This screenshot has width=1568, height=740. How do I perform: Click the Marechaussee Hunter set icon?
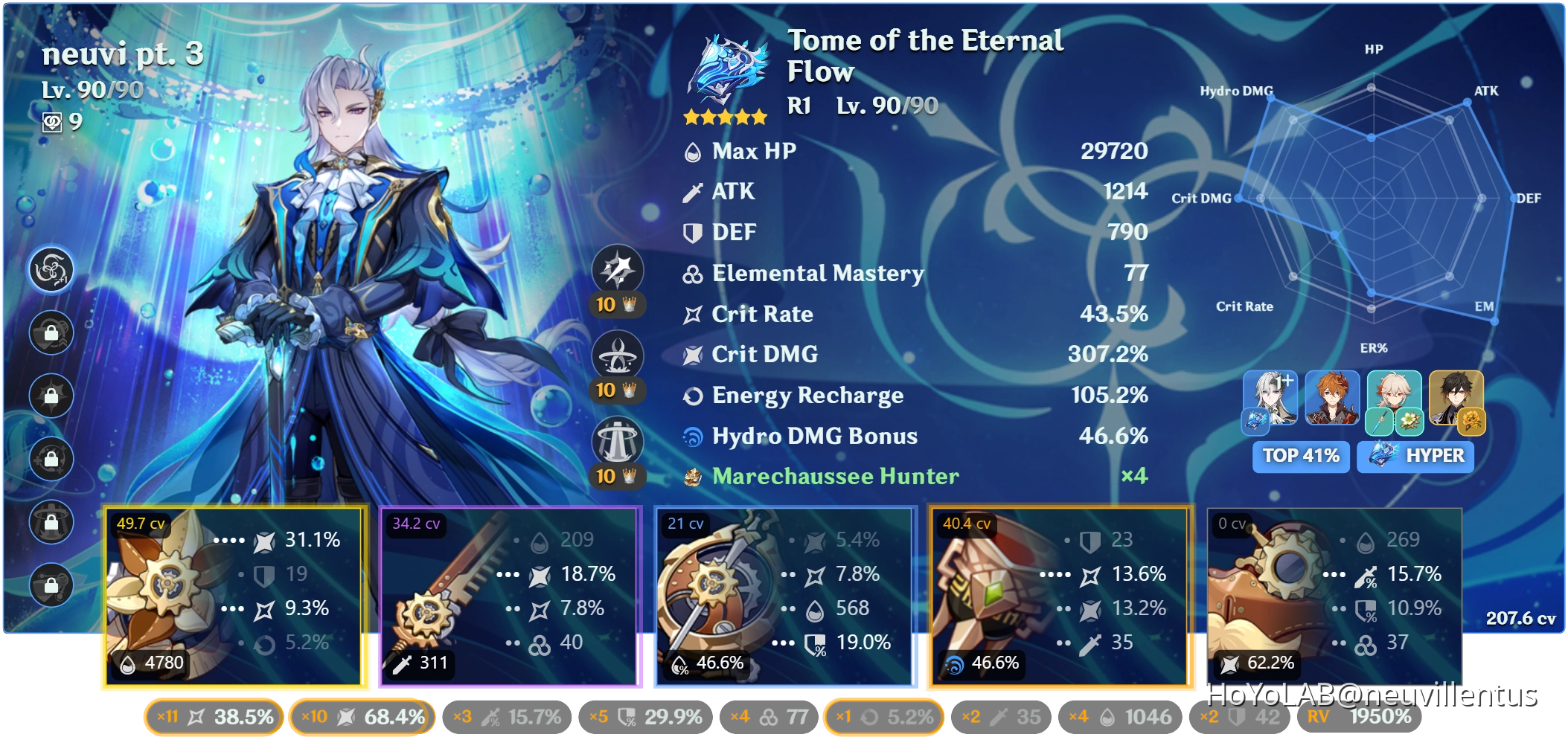click(x=694, y=477)
